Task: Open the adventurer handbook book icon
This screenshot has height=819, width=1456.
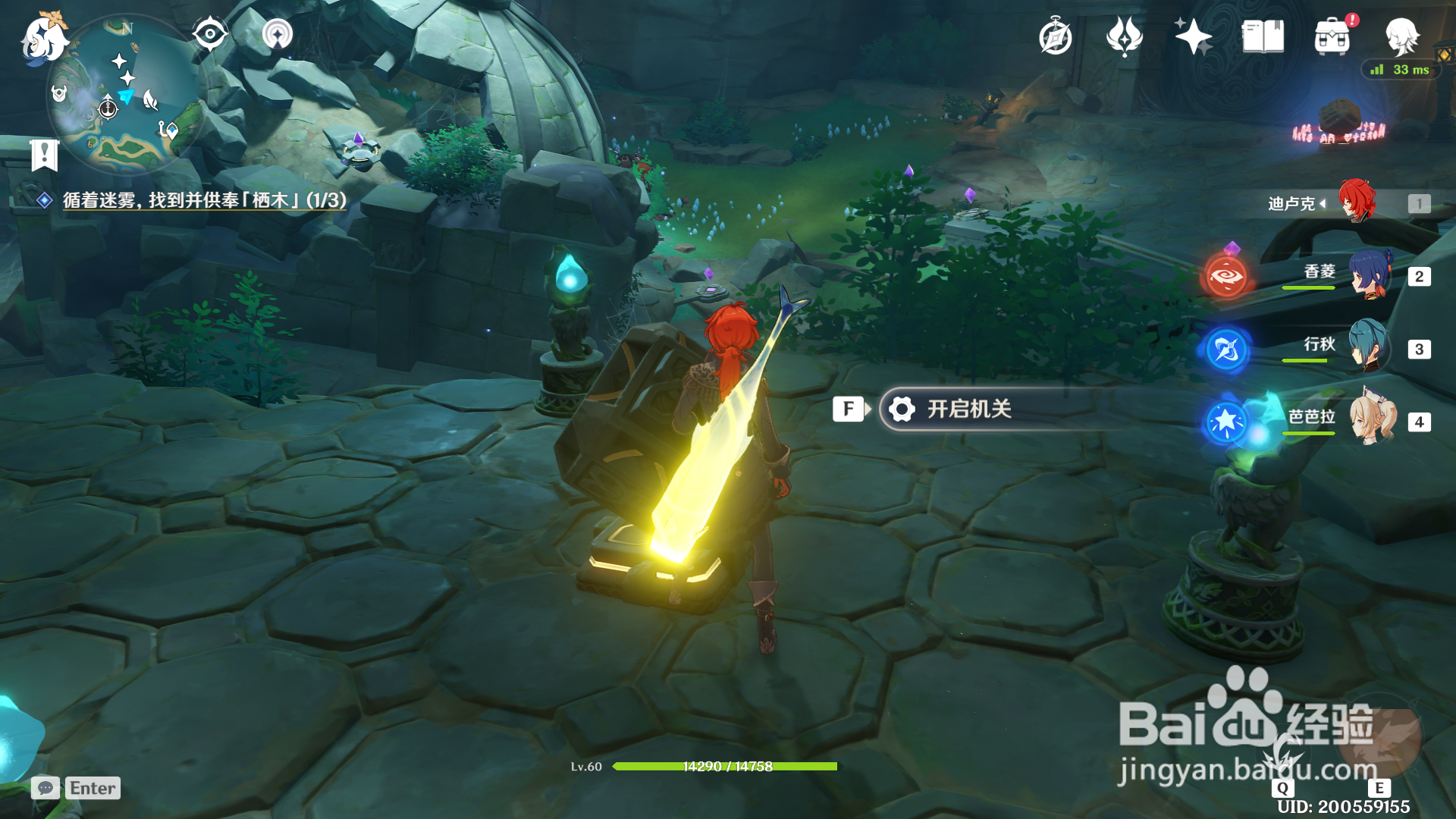Action: [1263, 36]
